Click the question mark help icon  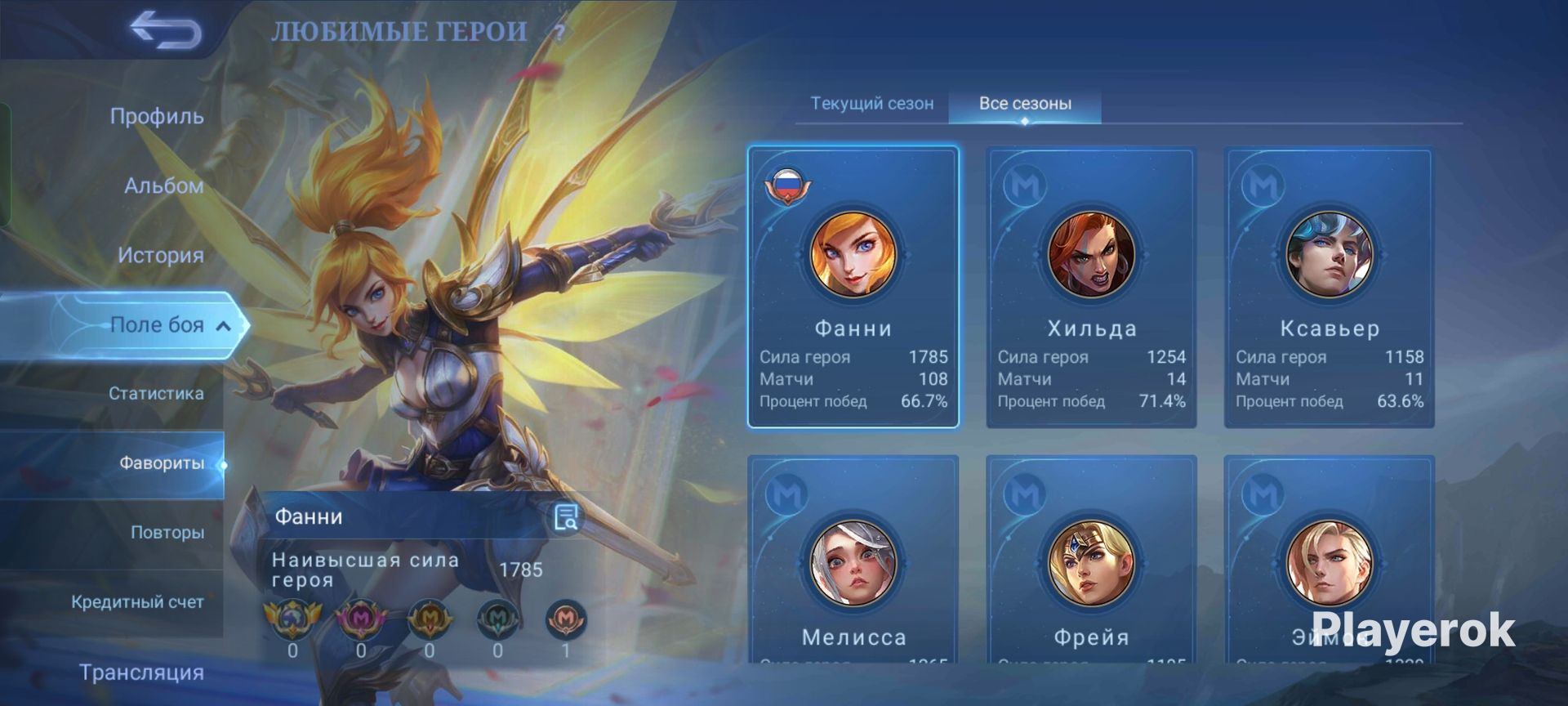pos(559,33)
